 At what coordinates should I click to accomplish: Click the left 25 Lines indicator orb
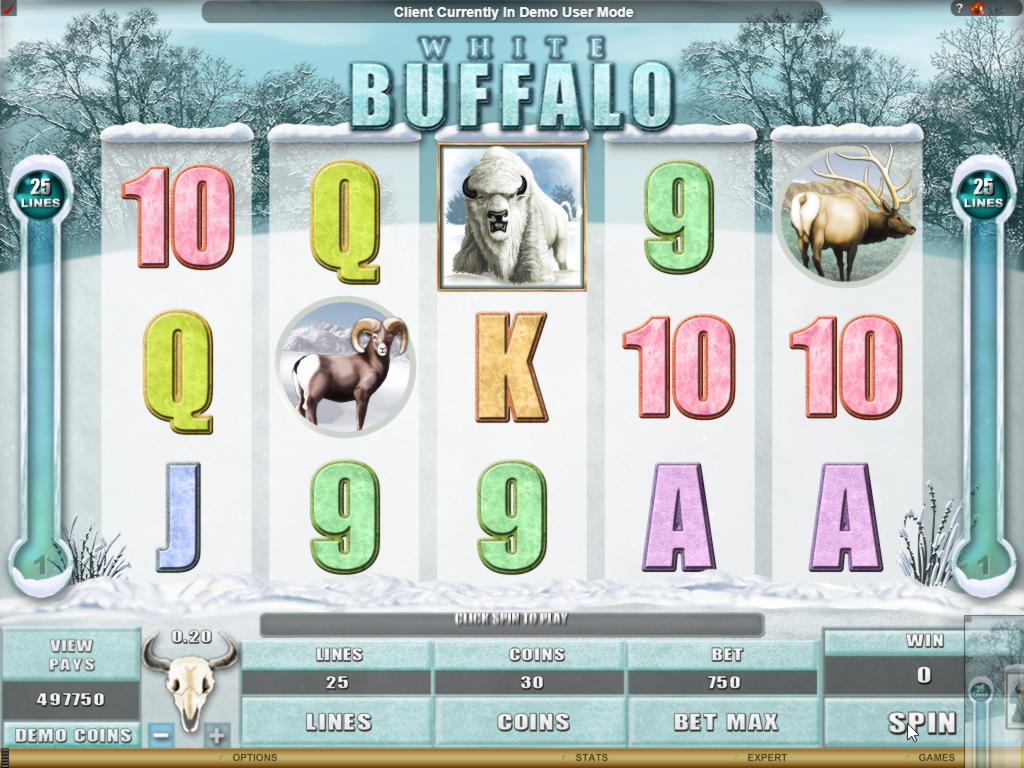click(40, 194)
